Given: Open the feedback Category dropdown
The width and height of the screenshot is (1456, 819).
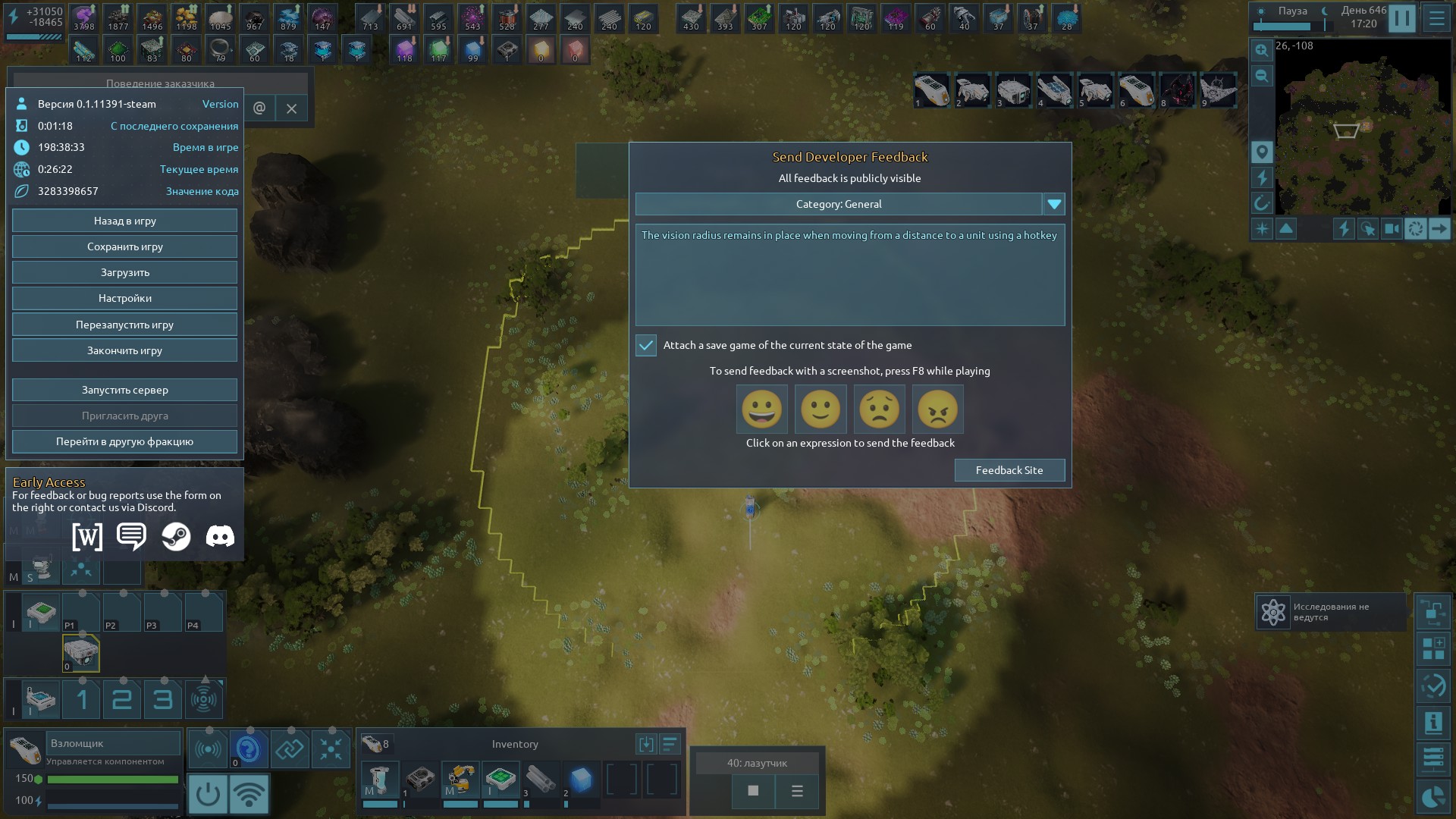Looking at the screenshot, I should point(1054,204).
